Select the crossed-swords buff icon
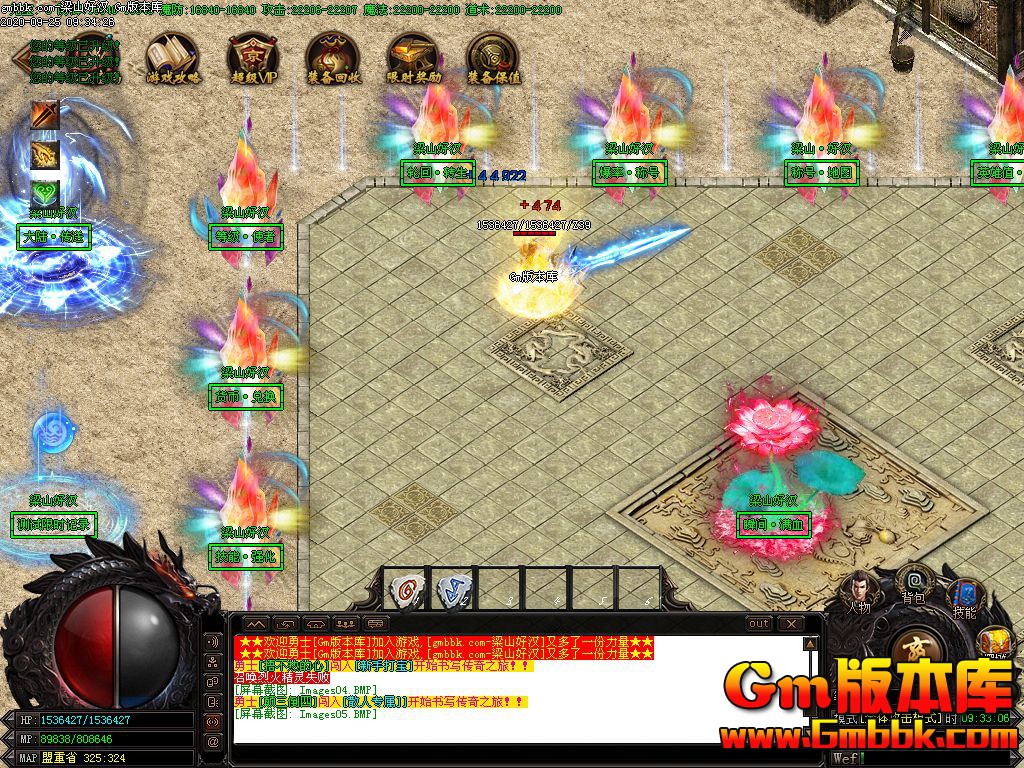Screen dimensions: 1024x768 45,115
